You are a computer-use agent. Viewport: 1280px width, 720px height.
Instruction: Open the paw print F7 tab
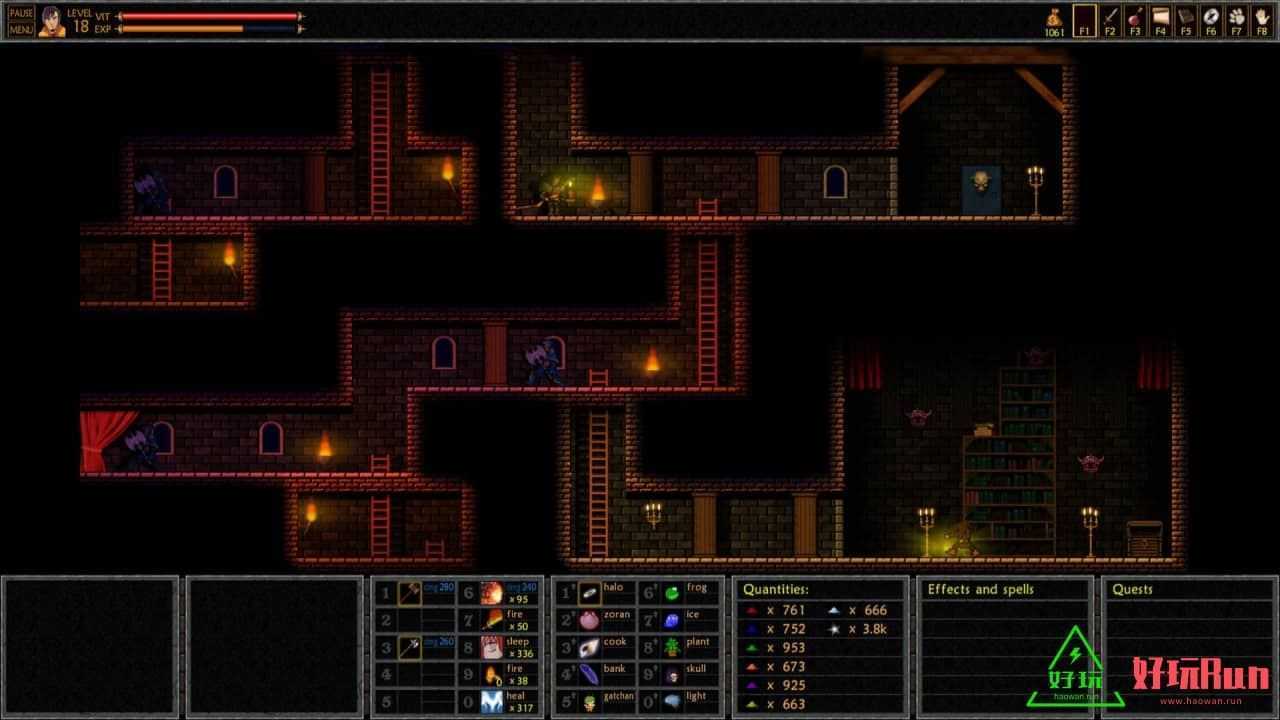click(x=1236, y=20)
